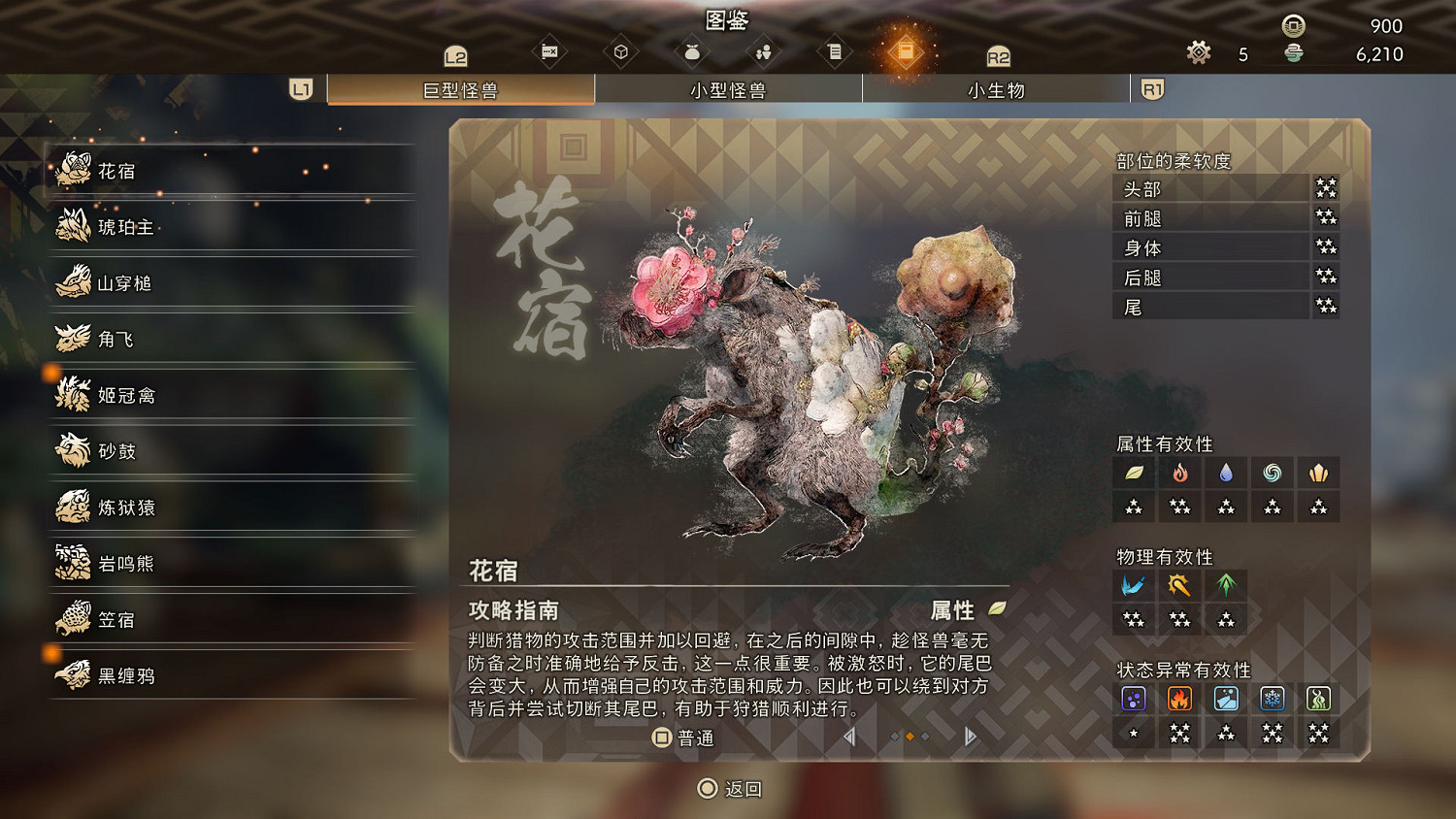Click the poison status ailment icon
The height and width of the screenshot is (819, 1456).
tap(1134, 698)
